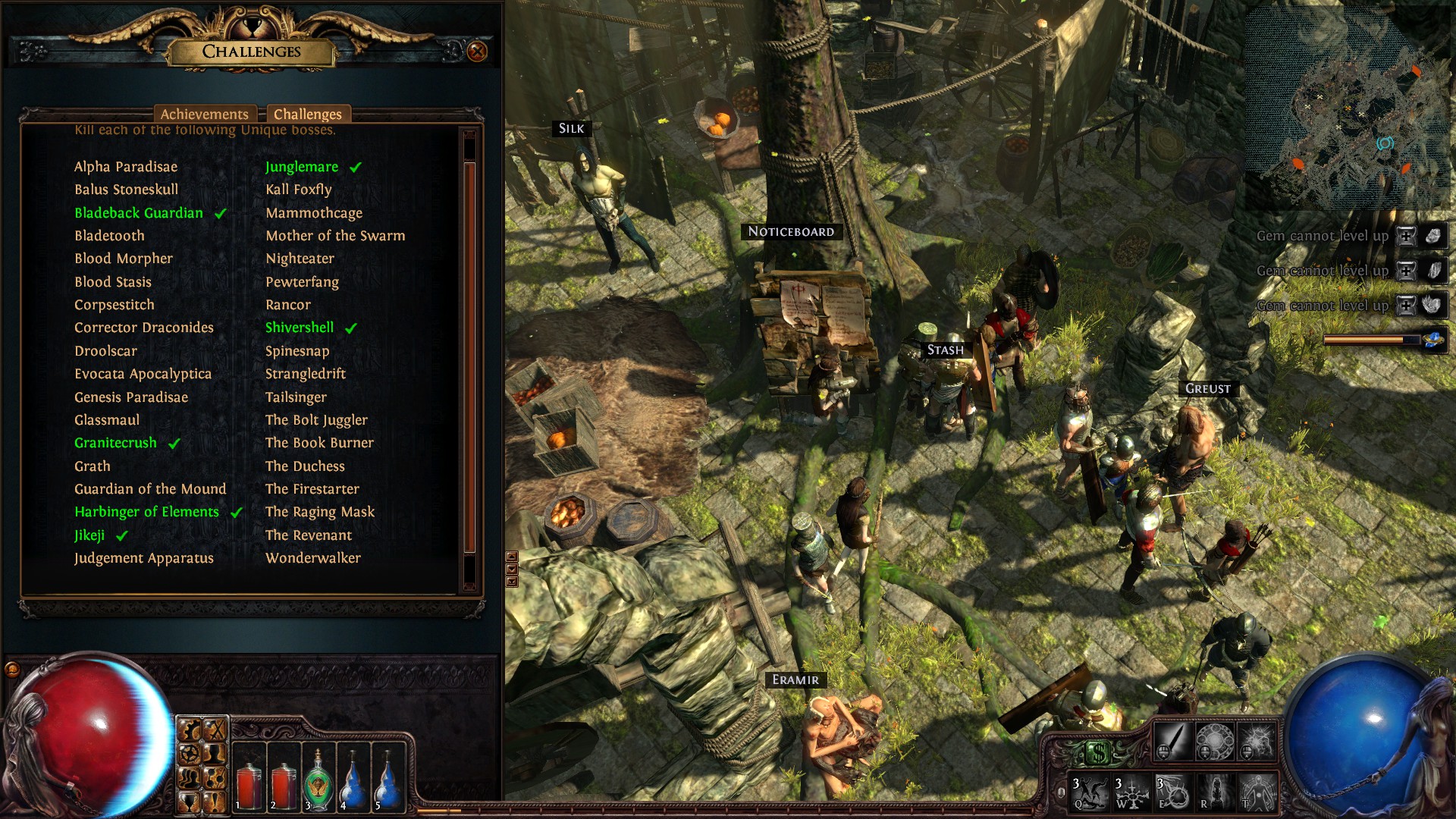Click the exclamation mark menu icon
The image size is (1456, 819).
point(215,802)
